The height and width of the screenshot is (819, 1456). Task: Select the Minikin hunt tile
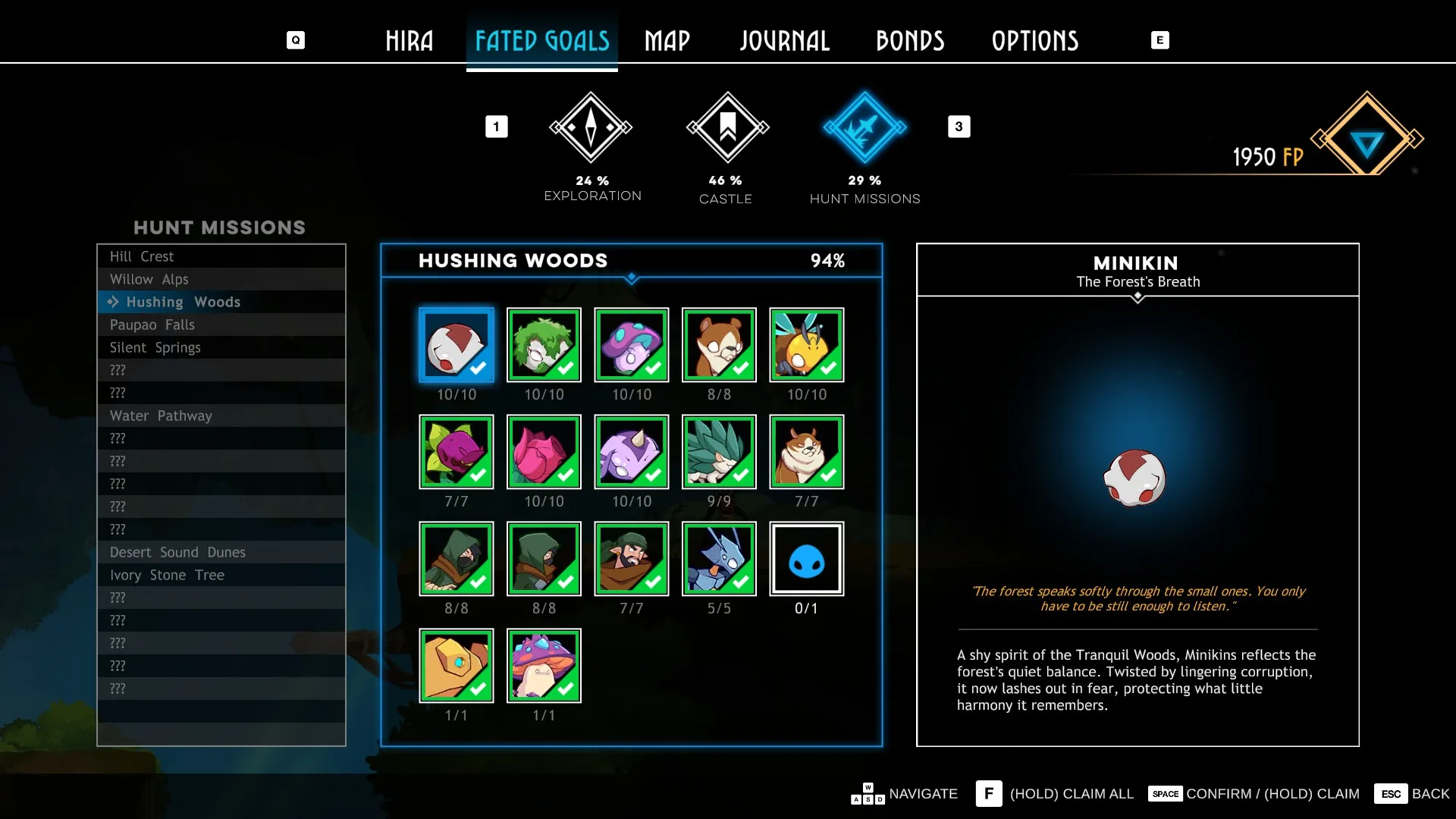click(x=457, y=345)
